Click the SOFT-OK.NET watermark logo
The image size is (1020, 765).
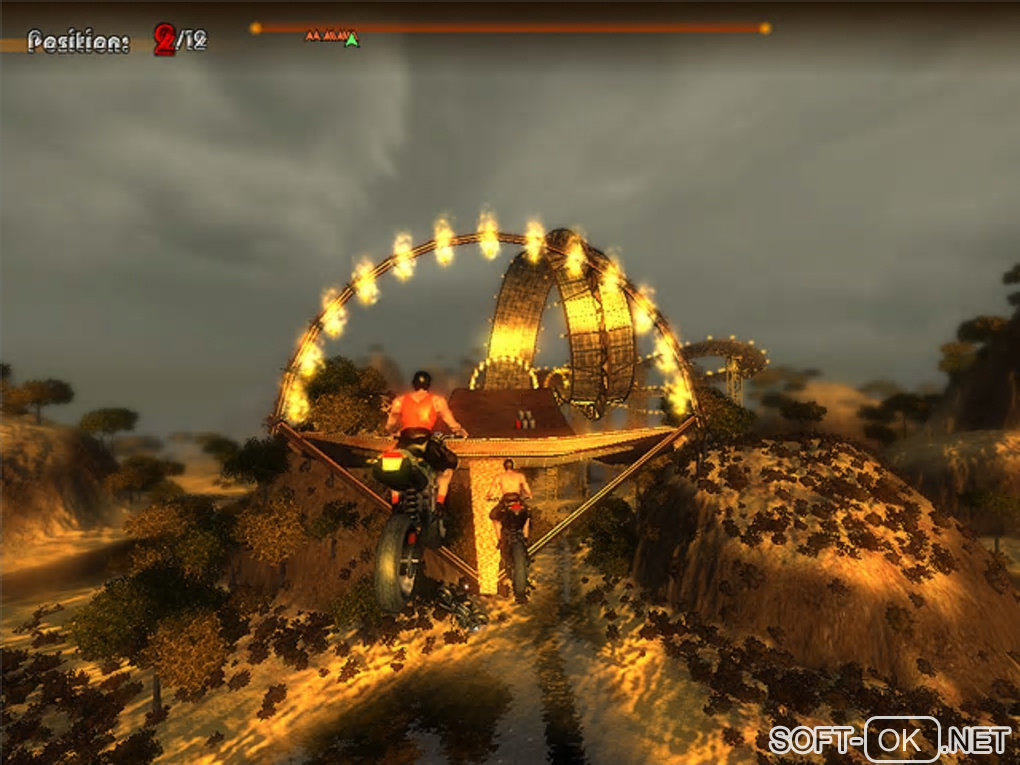click(889, 740)
